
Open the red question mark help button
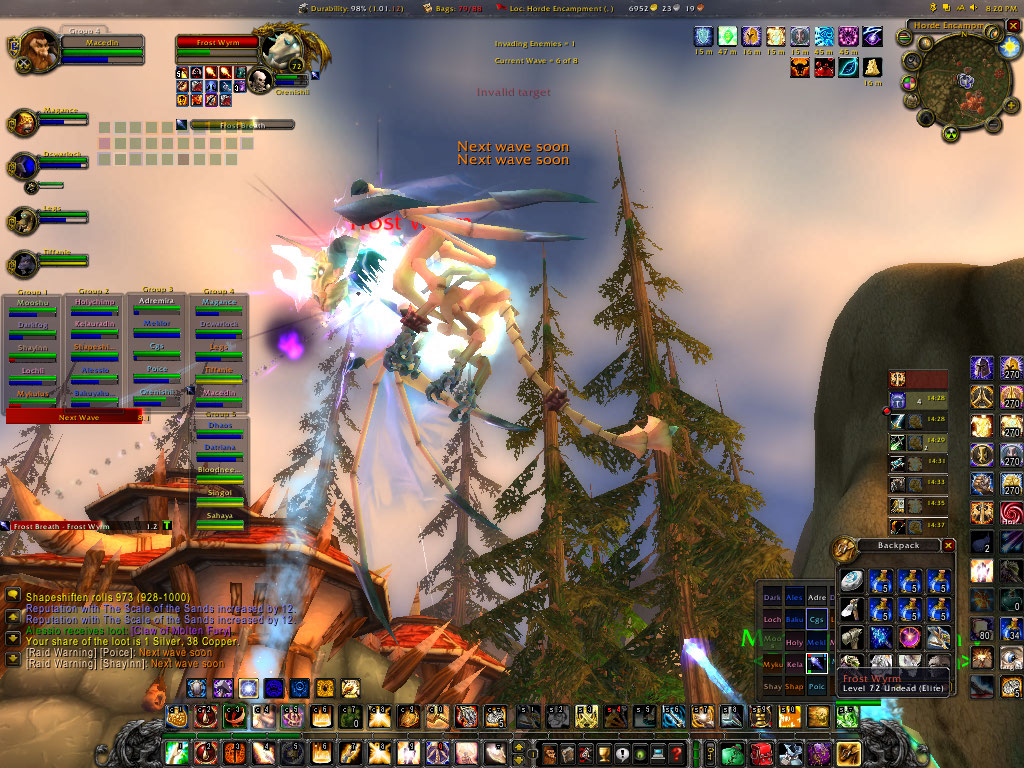677,753
